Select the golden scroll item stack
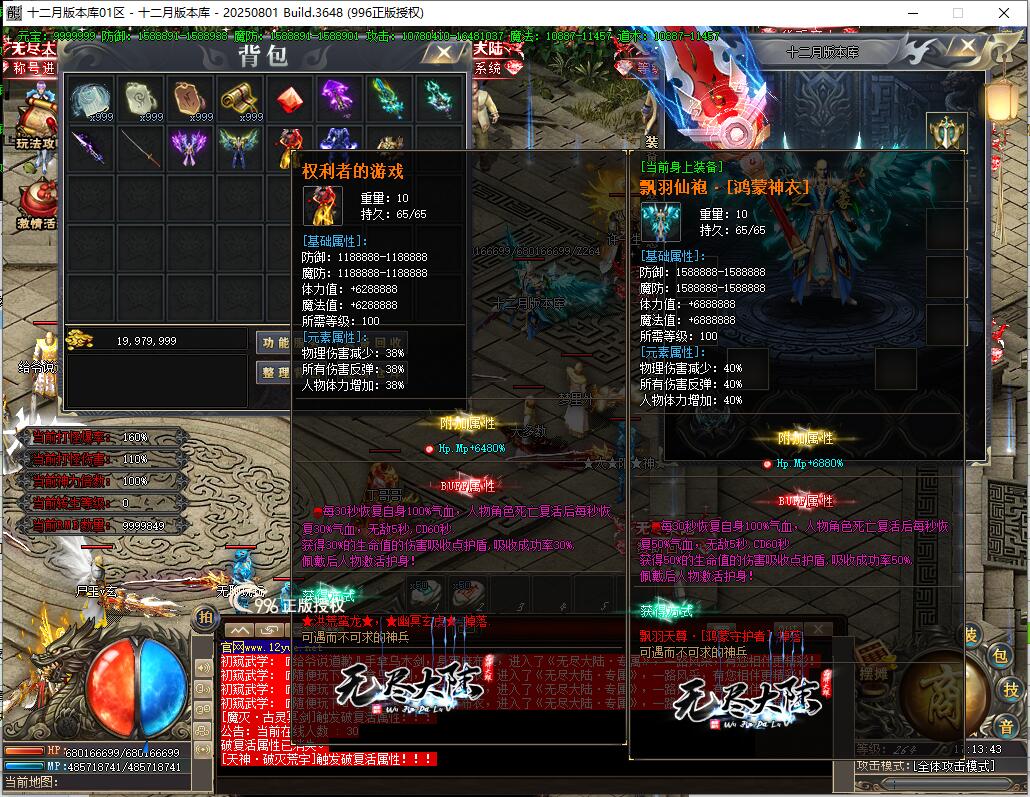Viewport: 1030px width, 797px height. click(239, 99)
